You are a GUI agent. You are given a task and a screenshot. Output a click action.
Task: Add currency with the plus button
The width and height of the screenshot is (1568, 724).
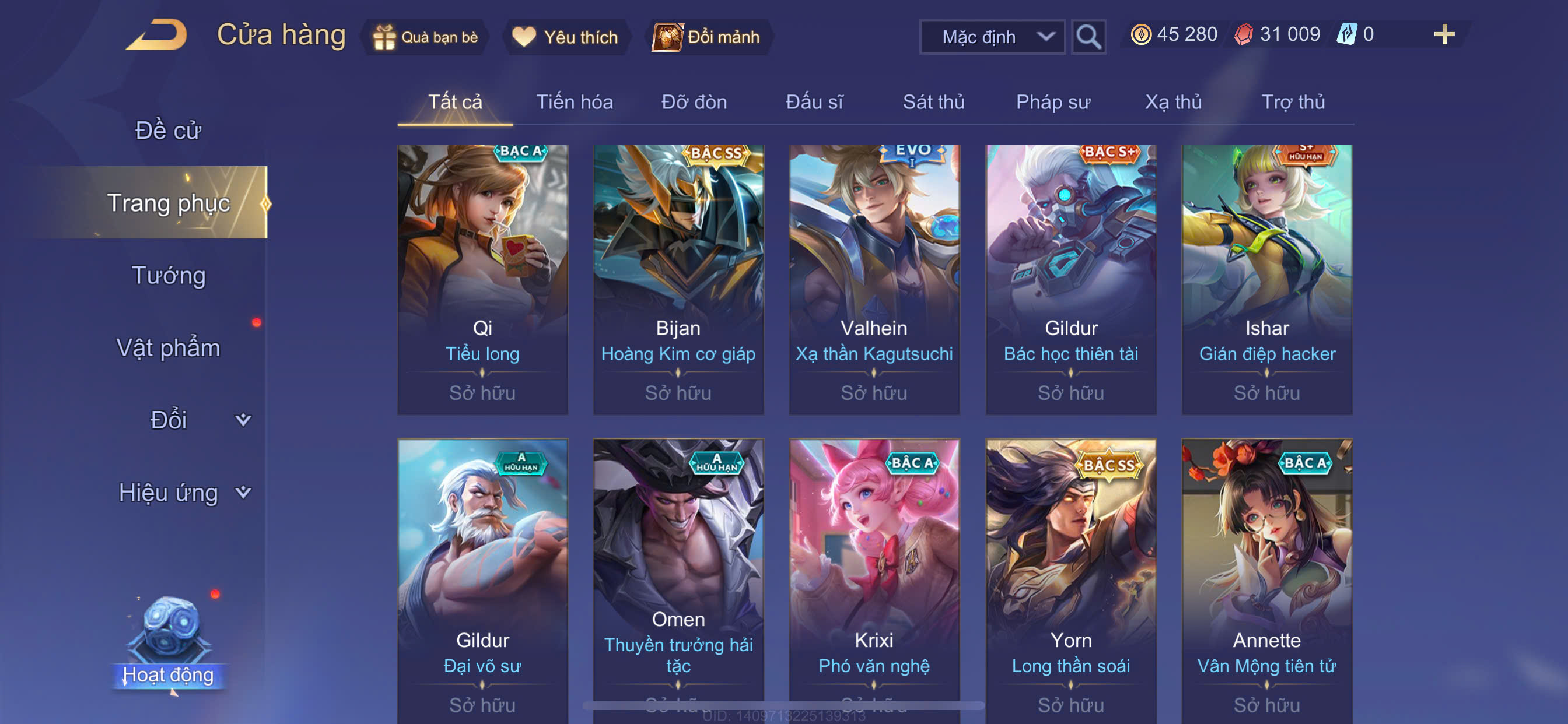coord(1443,34)
